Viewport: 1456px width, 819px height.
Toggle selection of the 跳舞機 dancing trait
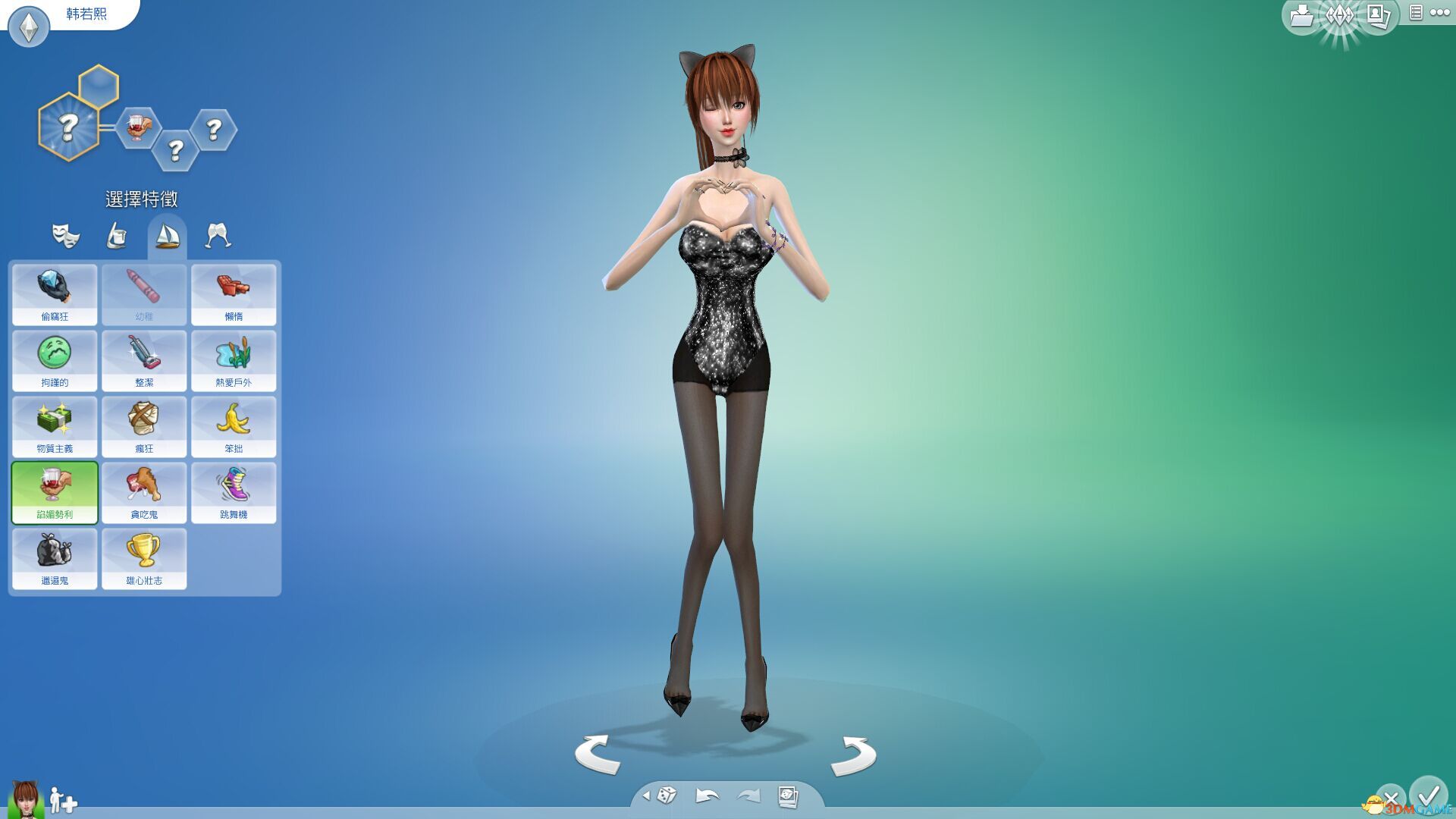pyautogui.click(x=234, y=492)
